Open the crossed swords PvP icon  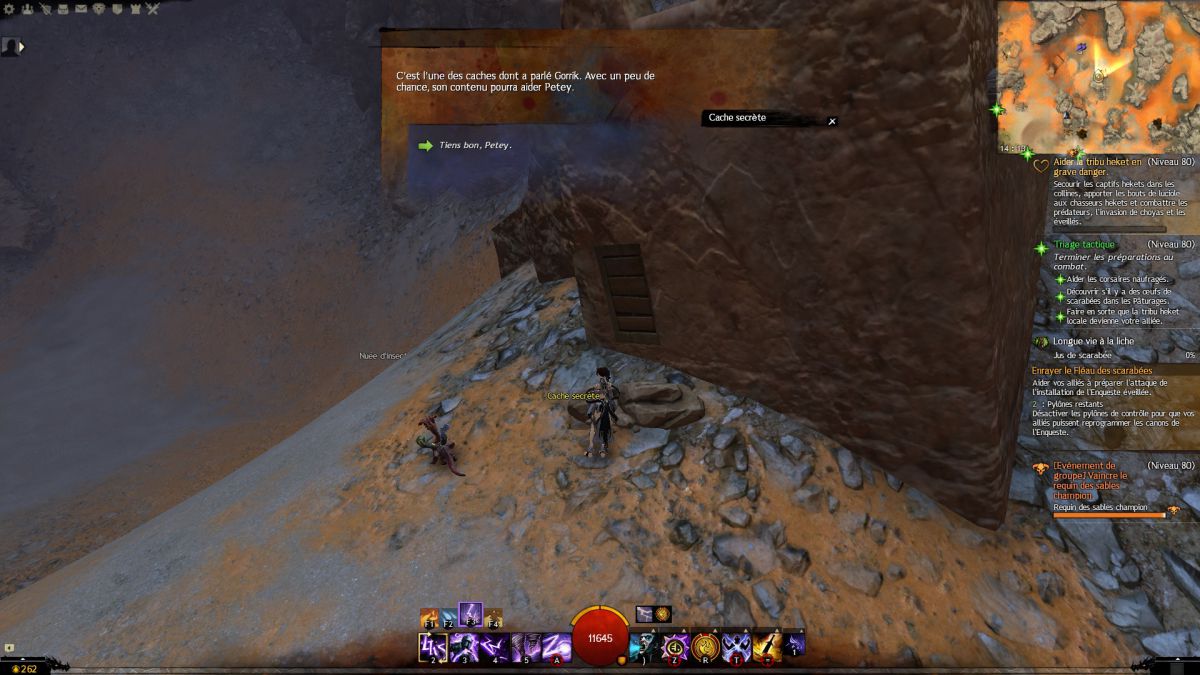pyautogui.click(x=153, y=9)
